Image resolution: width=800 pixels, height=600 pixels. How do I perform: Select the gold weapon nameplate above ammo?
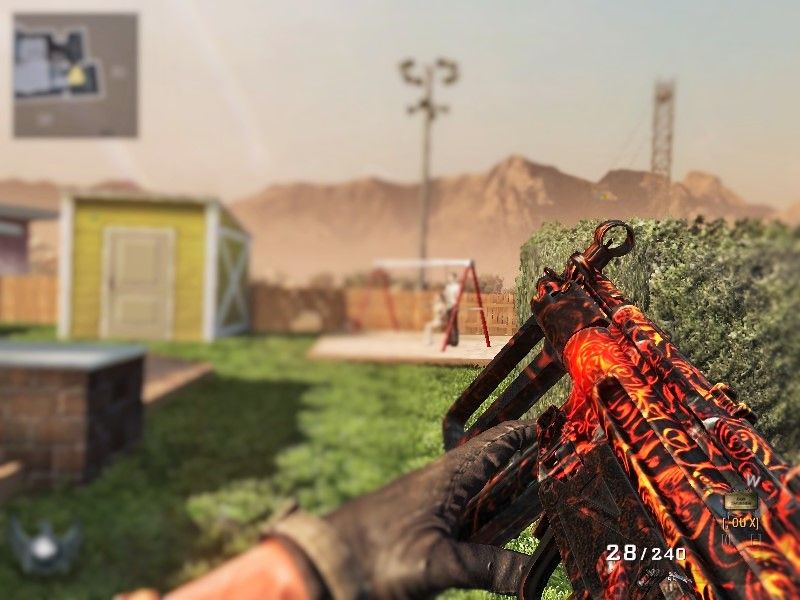pos(741,501)
